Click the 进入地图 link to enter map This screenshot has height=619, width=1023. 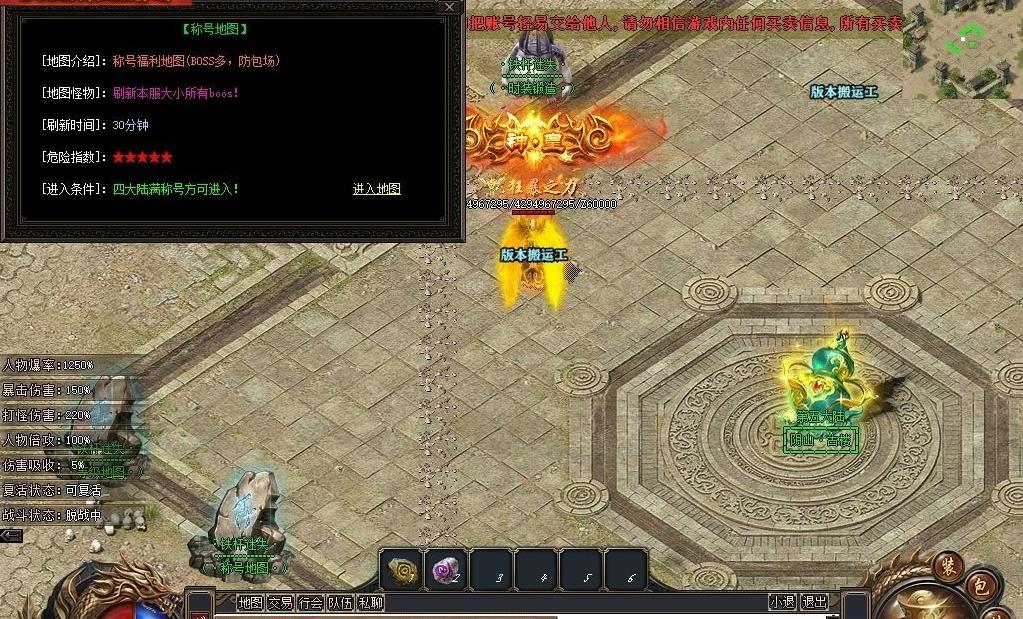pos(376,189)
